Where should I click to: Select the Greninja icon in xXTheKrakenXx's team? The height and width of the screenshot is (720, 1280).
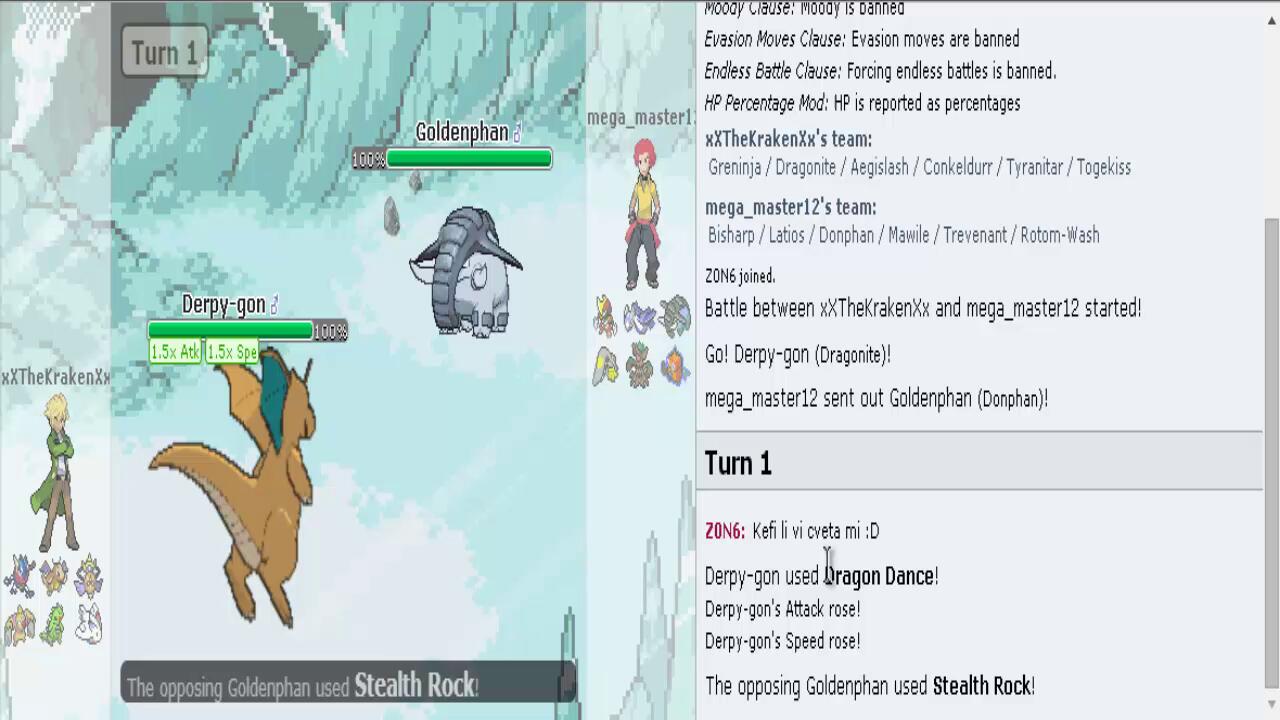point(19,577)
